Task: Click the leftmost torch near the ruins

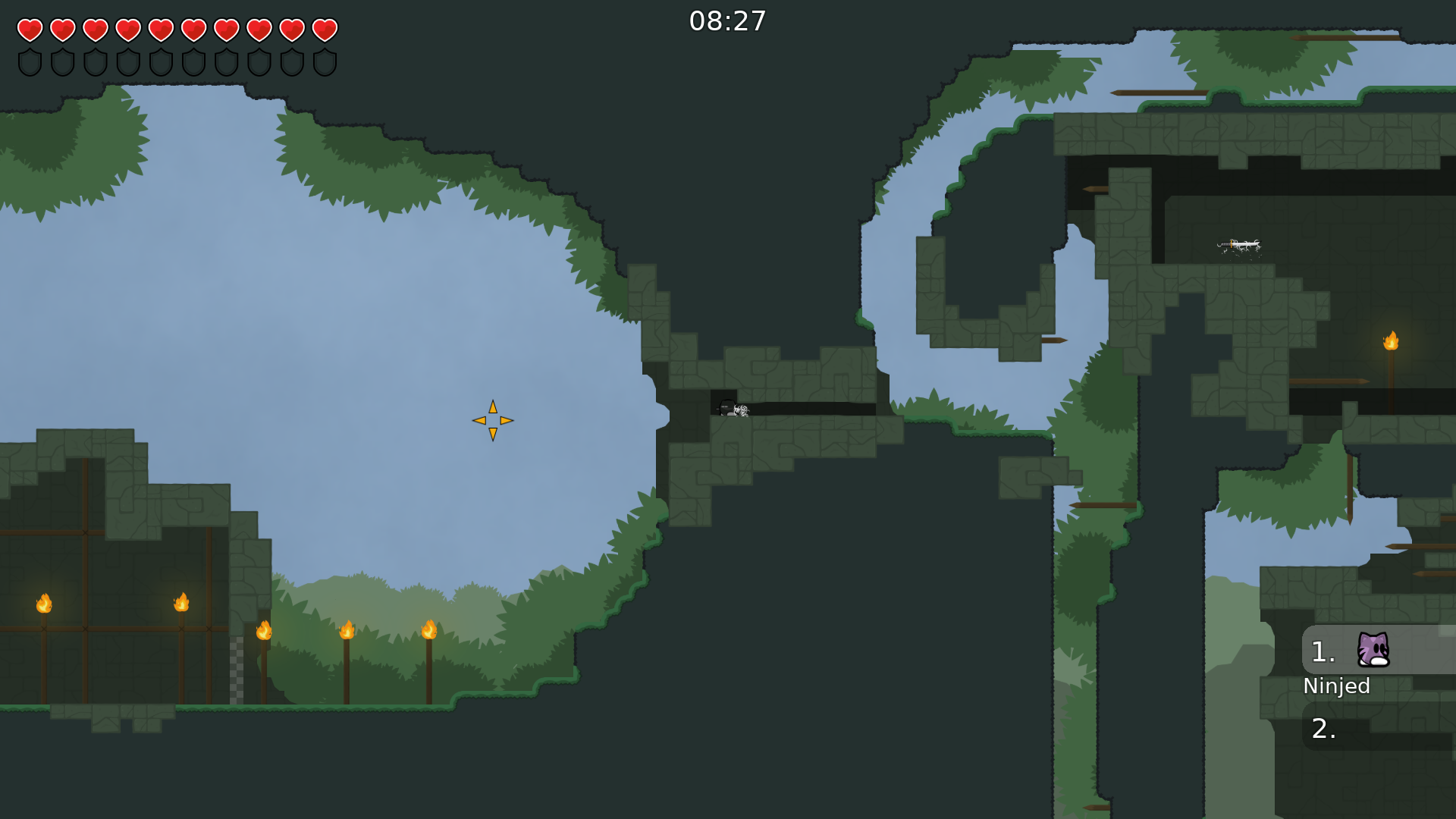Action: coord(43,604)
